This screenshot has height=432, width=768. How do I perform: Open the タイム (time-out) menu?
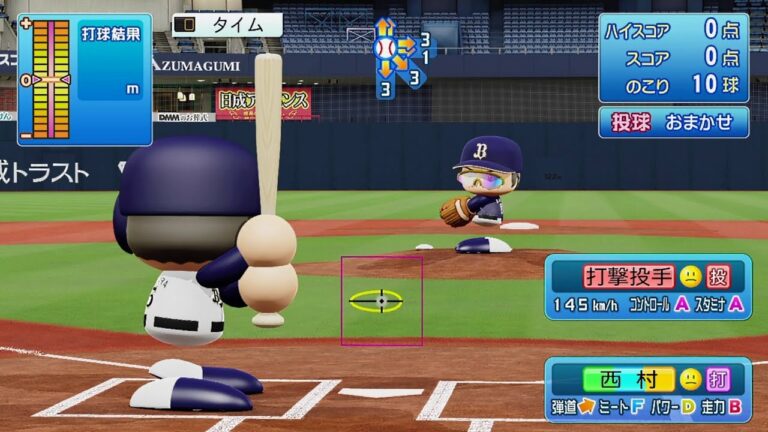tap(227, 25)
